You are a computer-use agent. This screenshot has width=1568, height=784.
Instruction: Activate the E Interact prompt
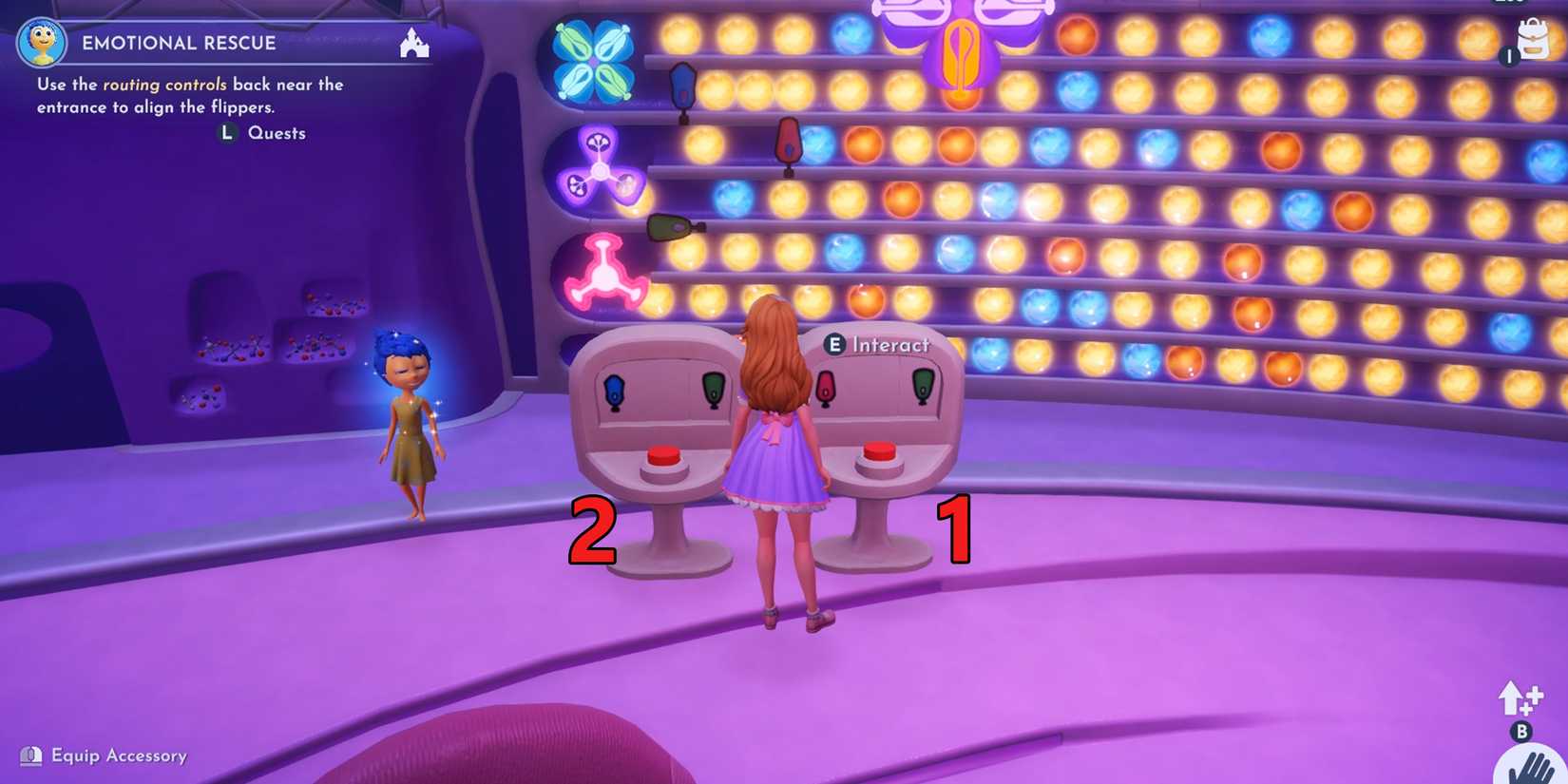point(836,345)
